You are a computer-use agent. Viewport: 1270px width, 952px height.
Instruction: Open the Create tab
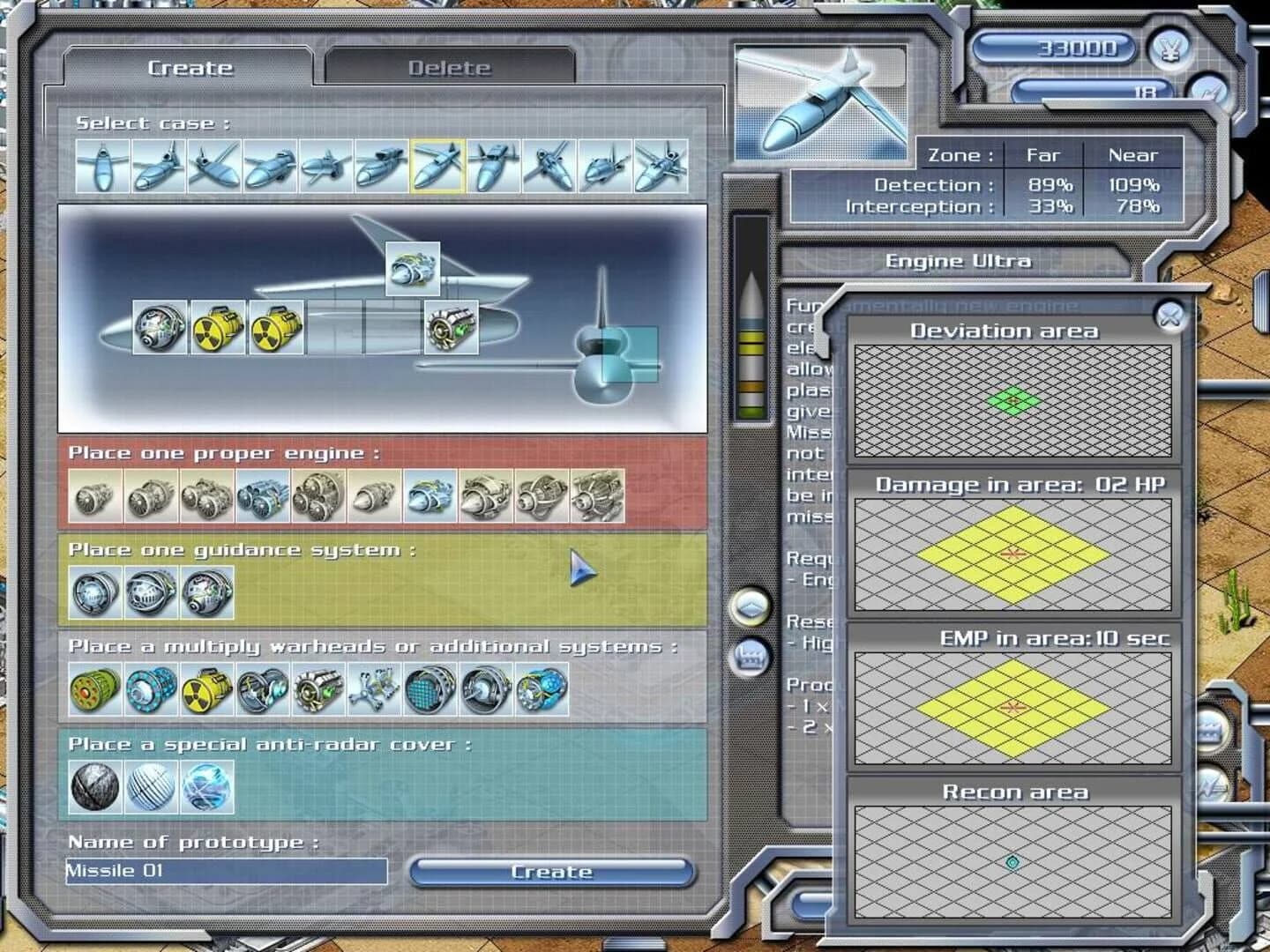pyautogui.click(x=190, y=67)
